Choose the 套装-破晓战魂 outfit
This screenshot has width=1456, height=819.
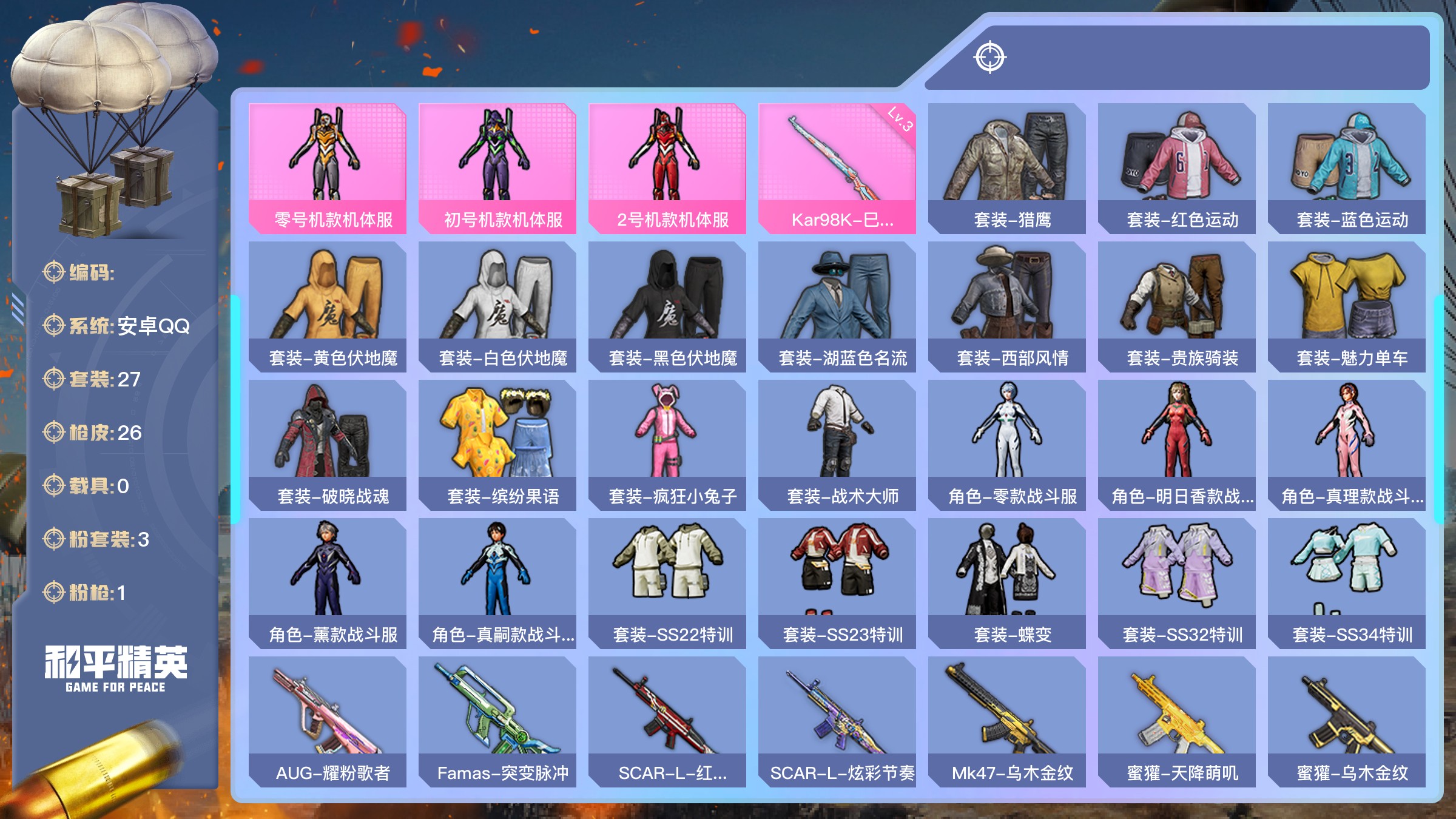[328, 445]
